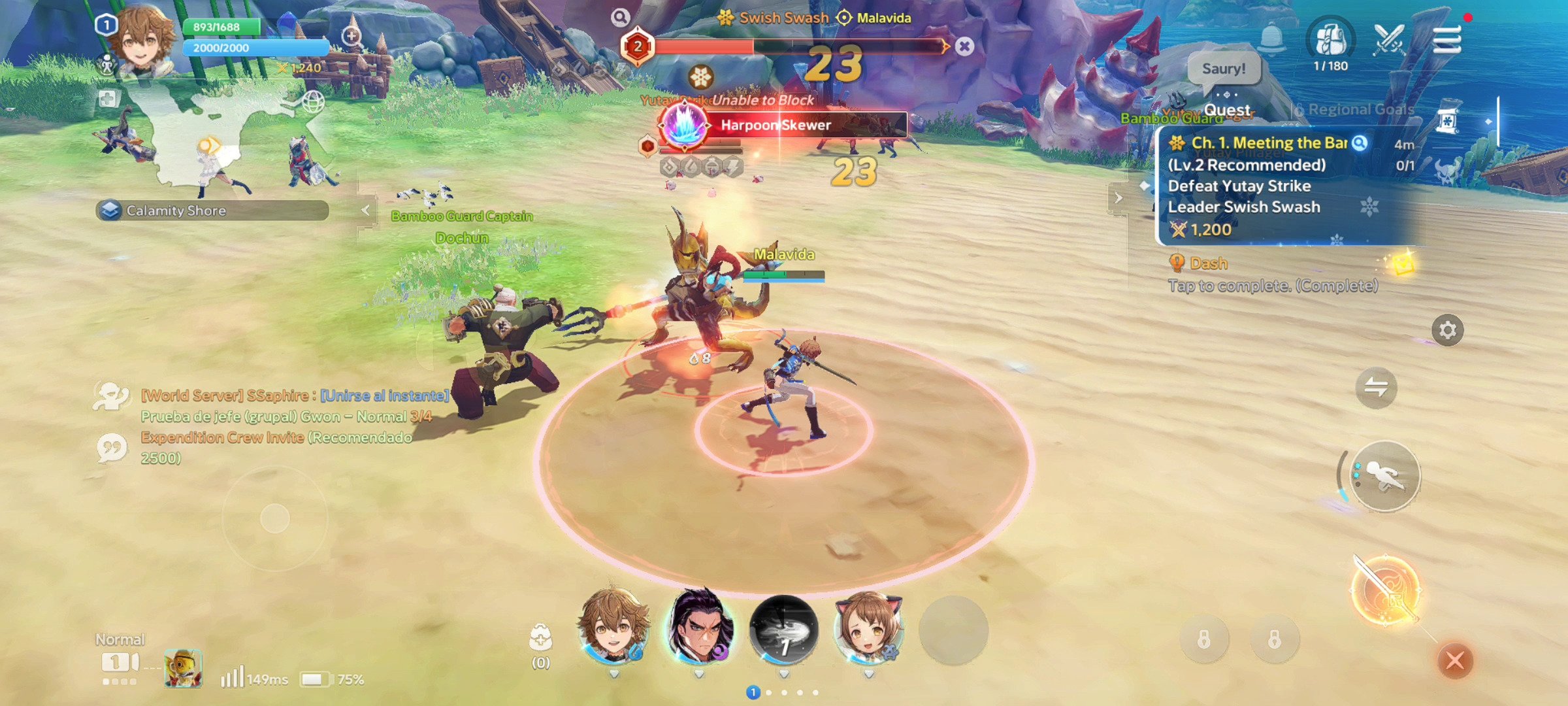Open the world map globe icon
The width and height of the screenshot is (1568, 706).
coord(313,102)
